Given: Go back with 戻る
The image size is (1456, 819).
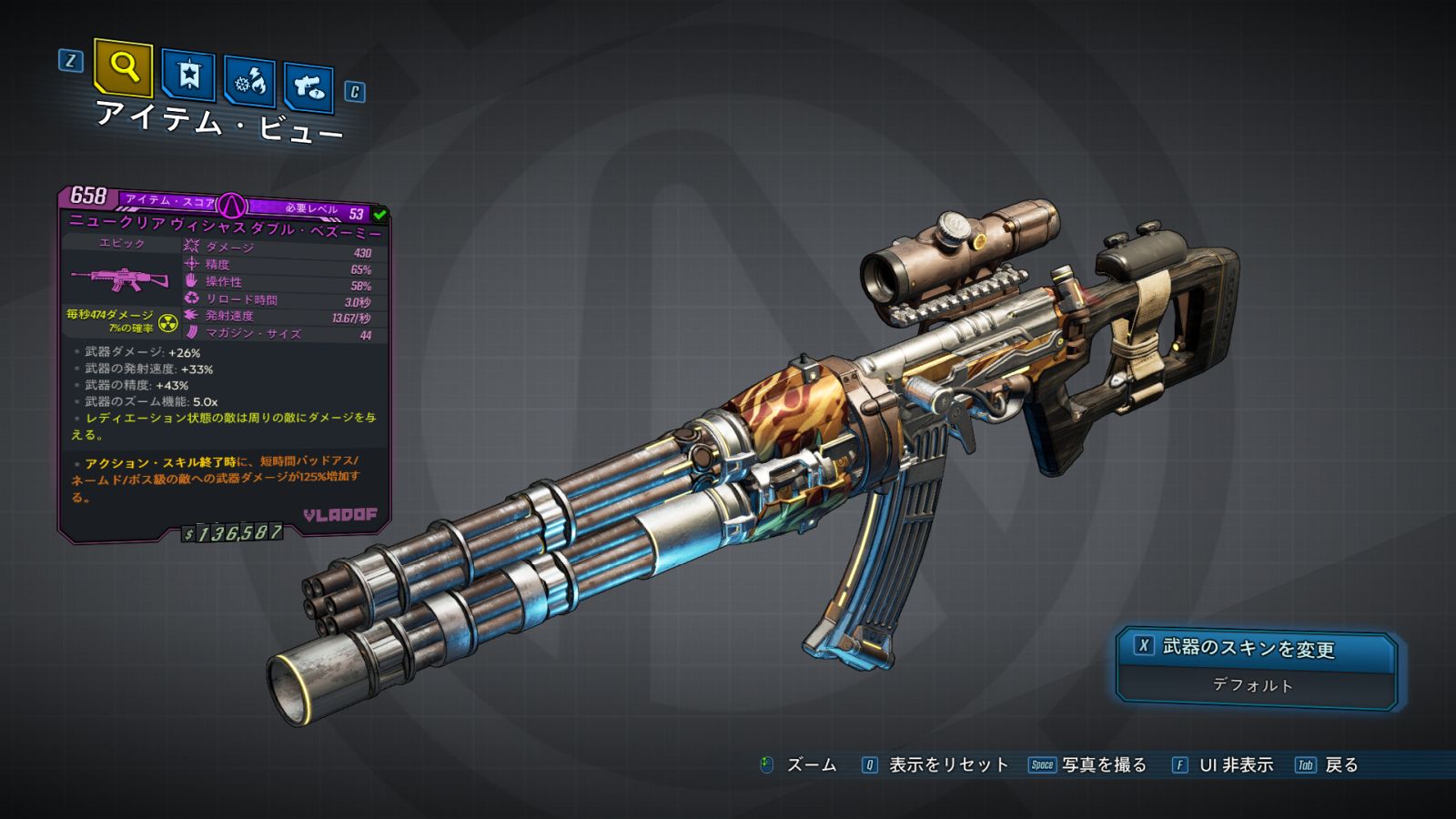Looking at the screenshot, I should (x=1340, y=765).
